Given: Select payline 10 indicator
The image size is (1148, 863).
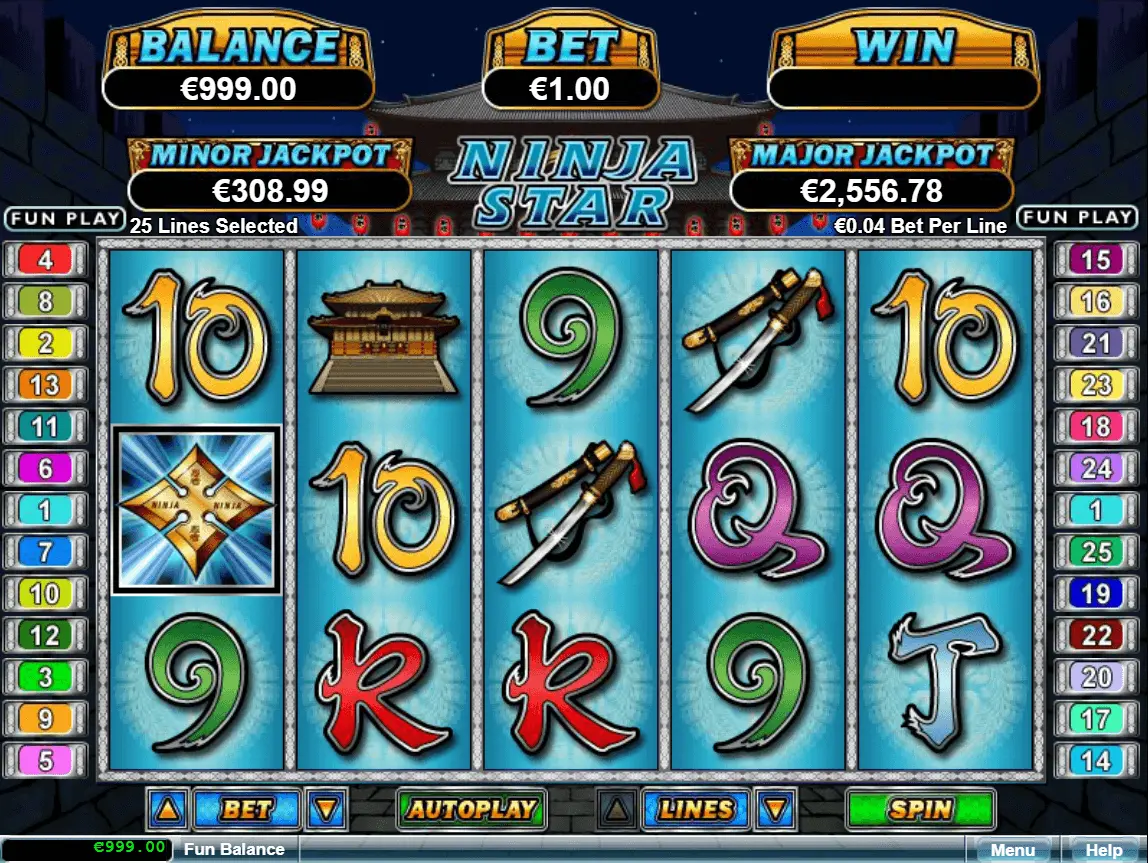Looking at the screenshot, I should coord(45,593).
